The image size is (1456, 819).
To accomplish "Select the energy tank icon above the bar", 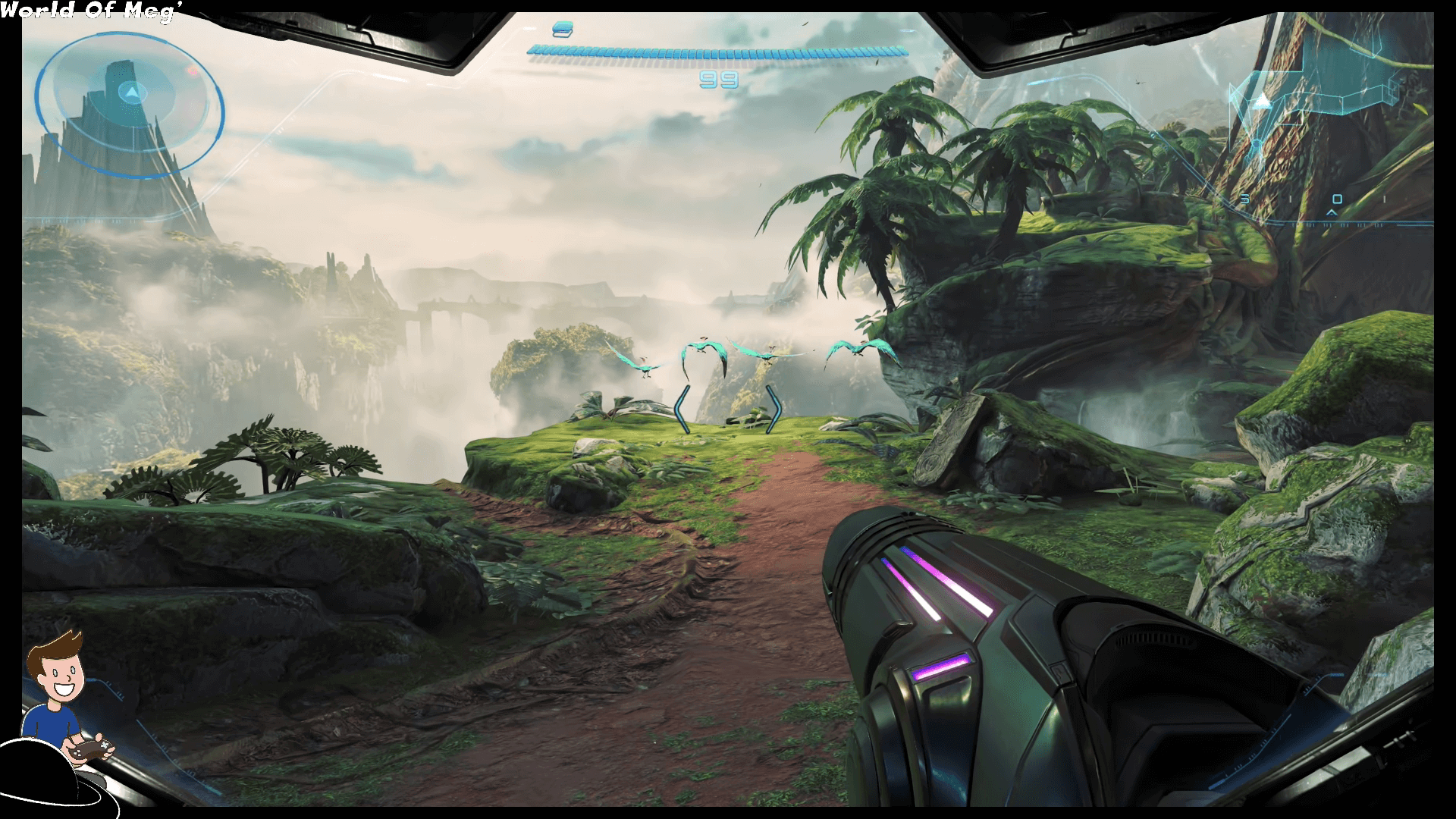I will [x=563, y=30].
